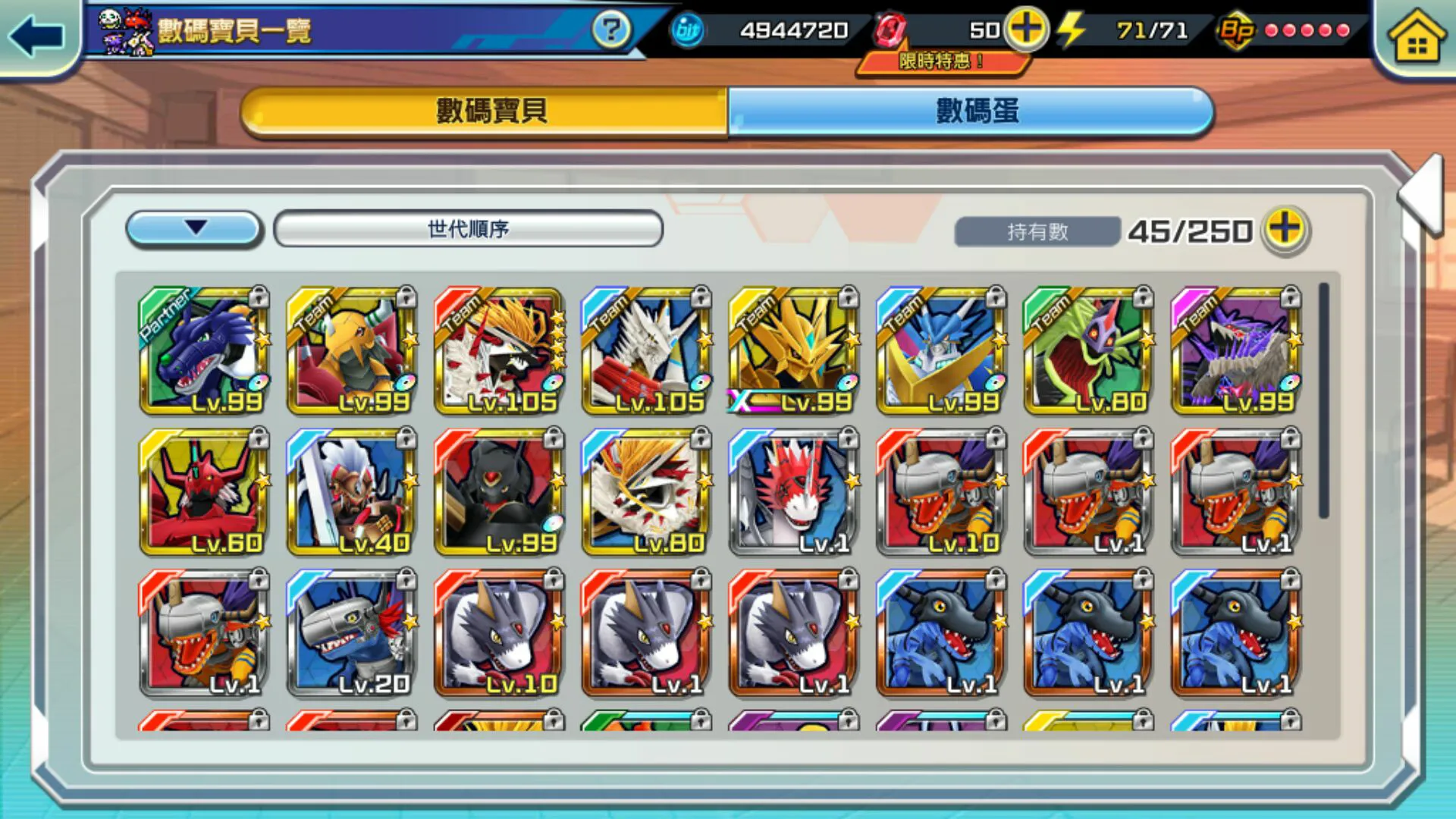1456x819 pixels.
Task: Select the red-finned white Digimon Lv.1
Action: coord(793,493)
